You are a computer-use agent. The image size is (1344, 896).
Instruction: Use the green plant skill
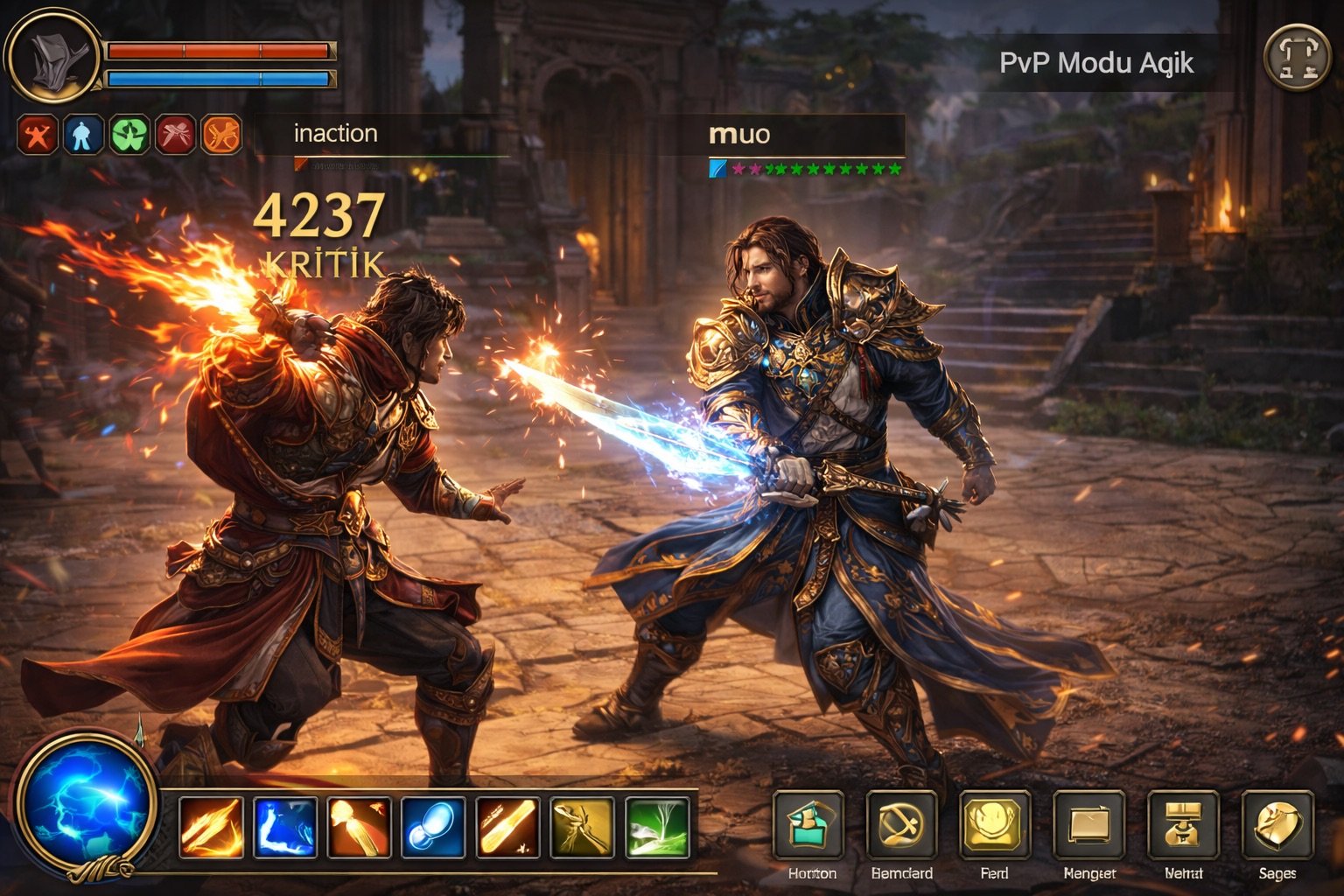(658, 827)
